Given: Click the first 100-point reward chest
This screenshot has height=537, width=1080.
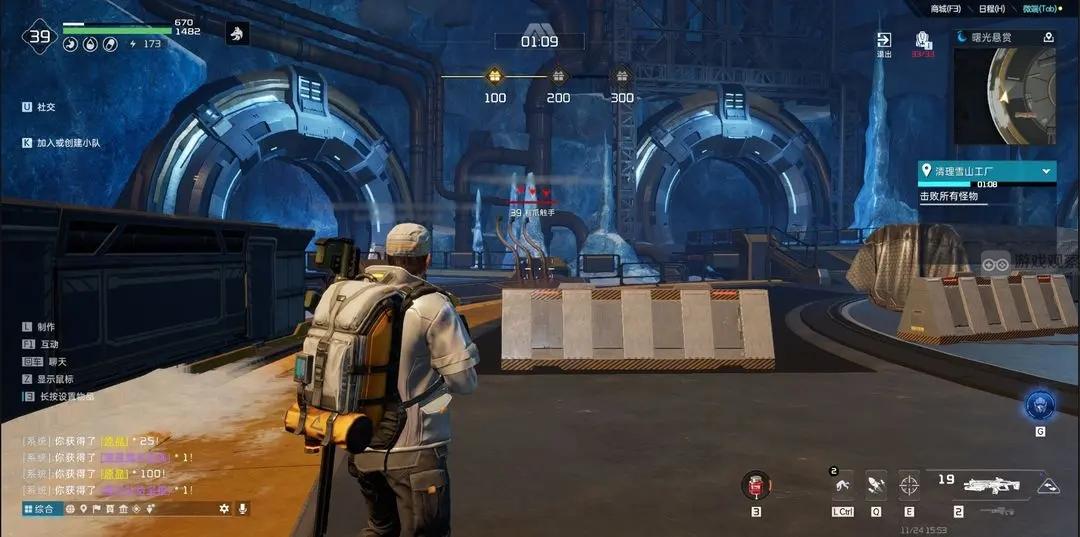Looking at the screenshot, I should pyautogui.click(x=494, y=76).
